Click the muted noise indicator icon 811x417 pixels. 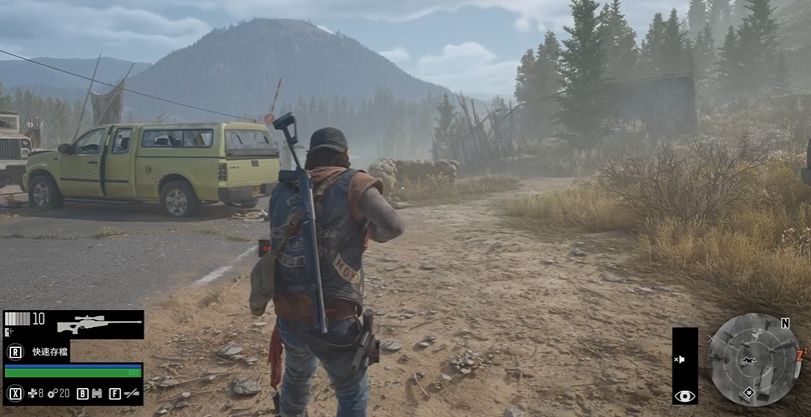point(682,358)
